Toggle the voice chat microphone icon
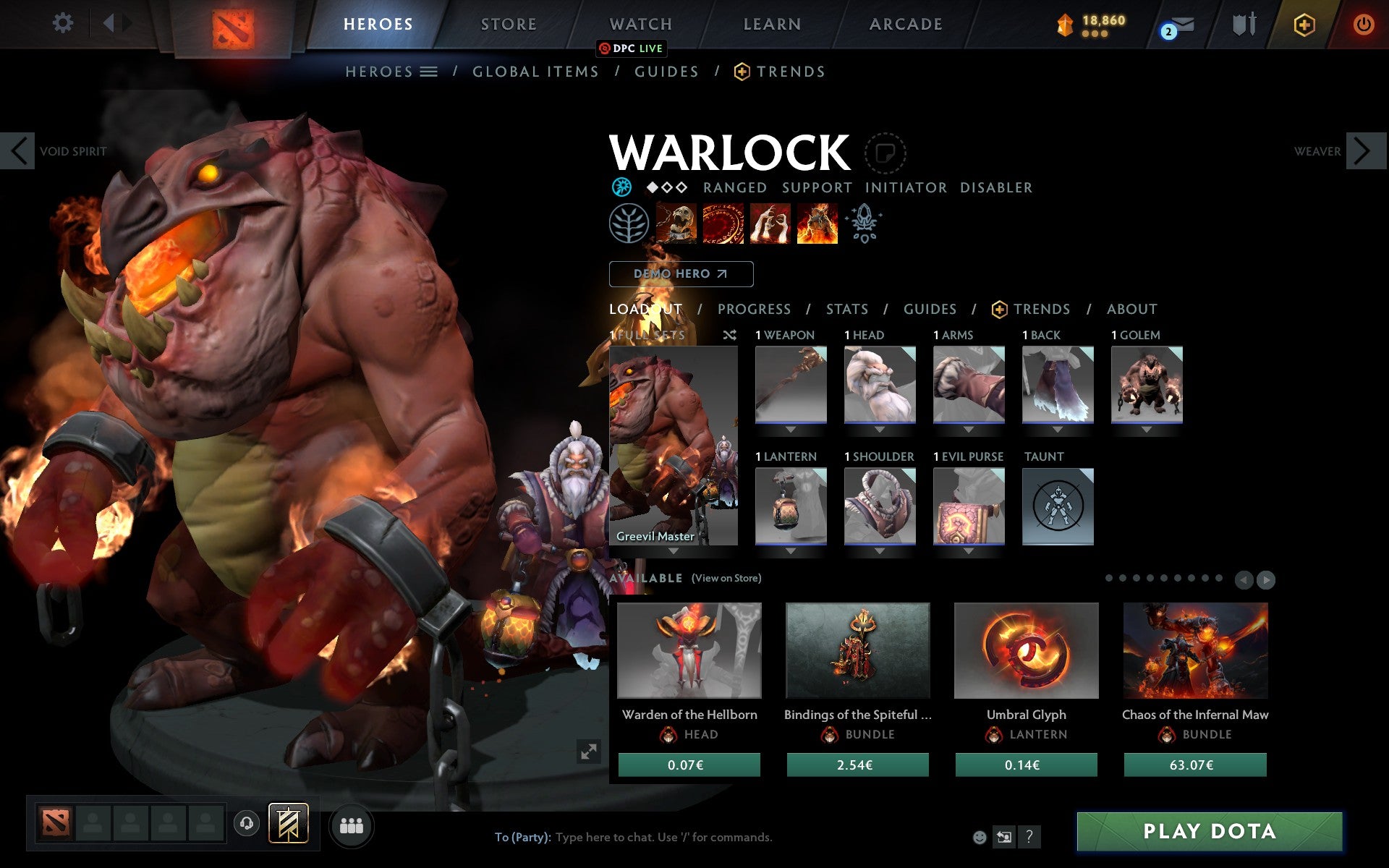The height and width of the screenshot is (868, 1389). 247,822
